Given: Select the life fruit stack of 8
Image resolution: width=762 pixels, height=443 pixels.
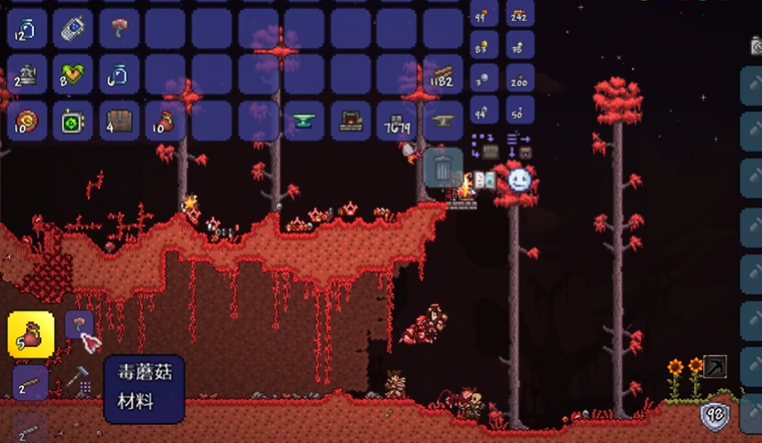Looking at the screenshot, I should [73, 74].
